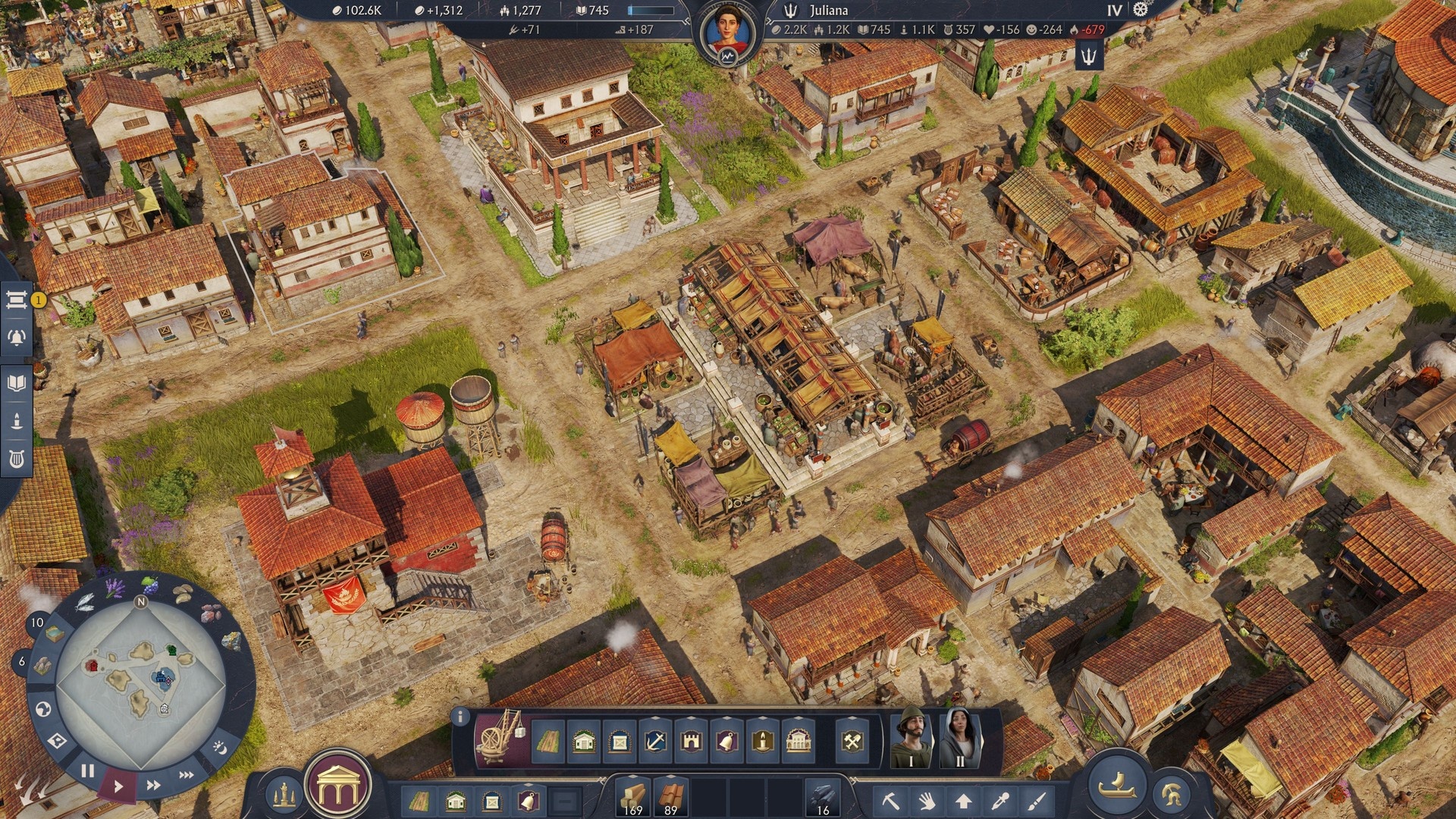The width and height of the screenshot is (1456, 819).
Task: Open the scroll notifications panel
Action: (16, 300)
